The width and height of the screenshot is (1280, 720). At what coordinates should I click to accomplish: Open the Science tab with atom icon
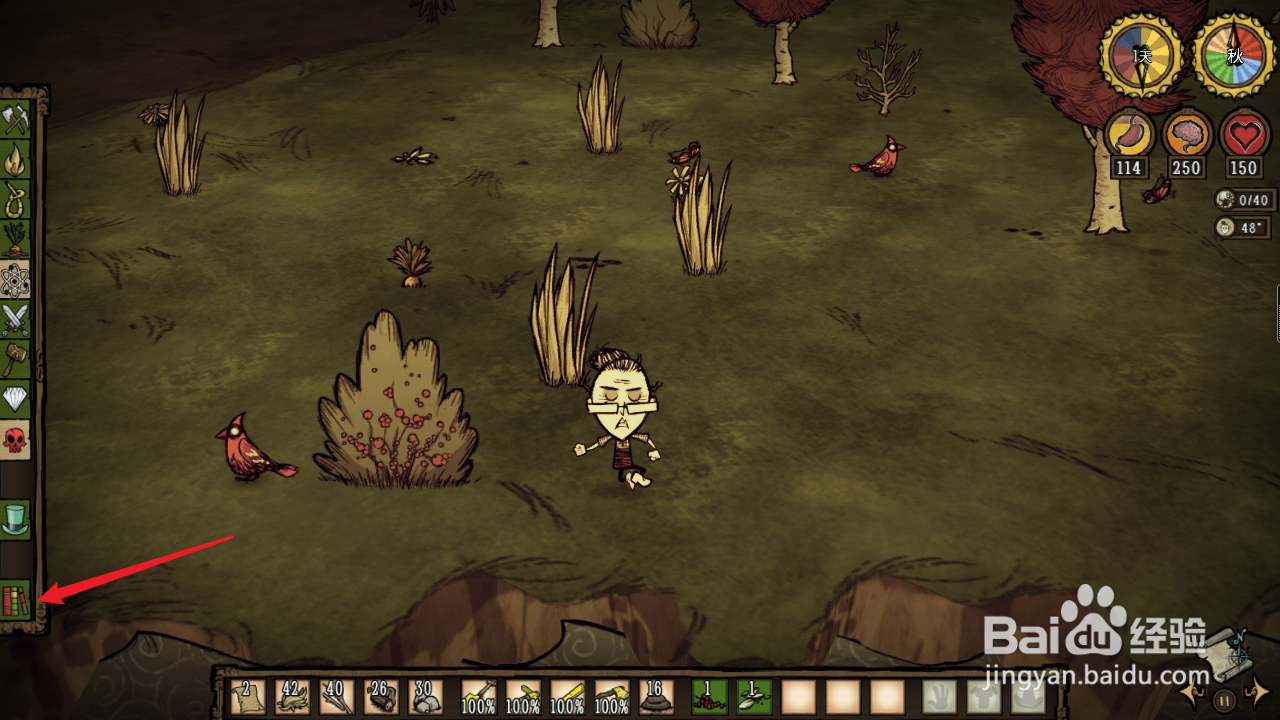15,280
